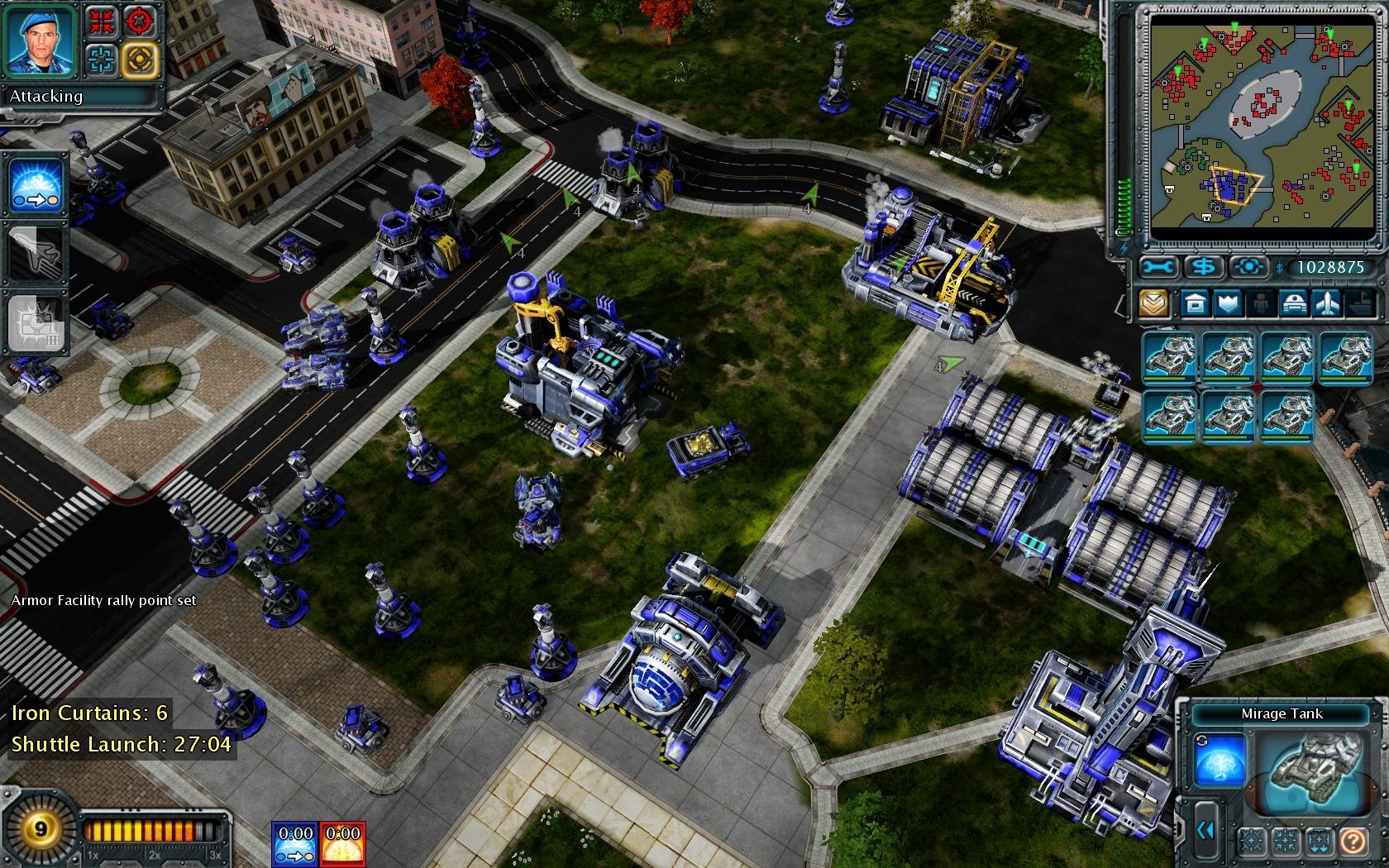
Task: Click the rank 9 badge in bottom left
Action: pos(41,828)
